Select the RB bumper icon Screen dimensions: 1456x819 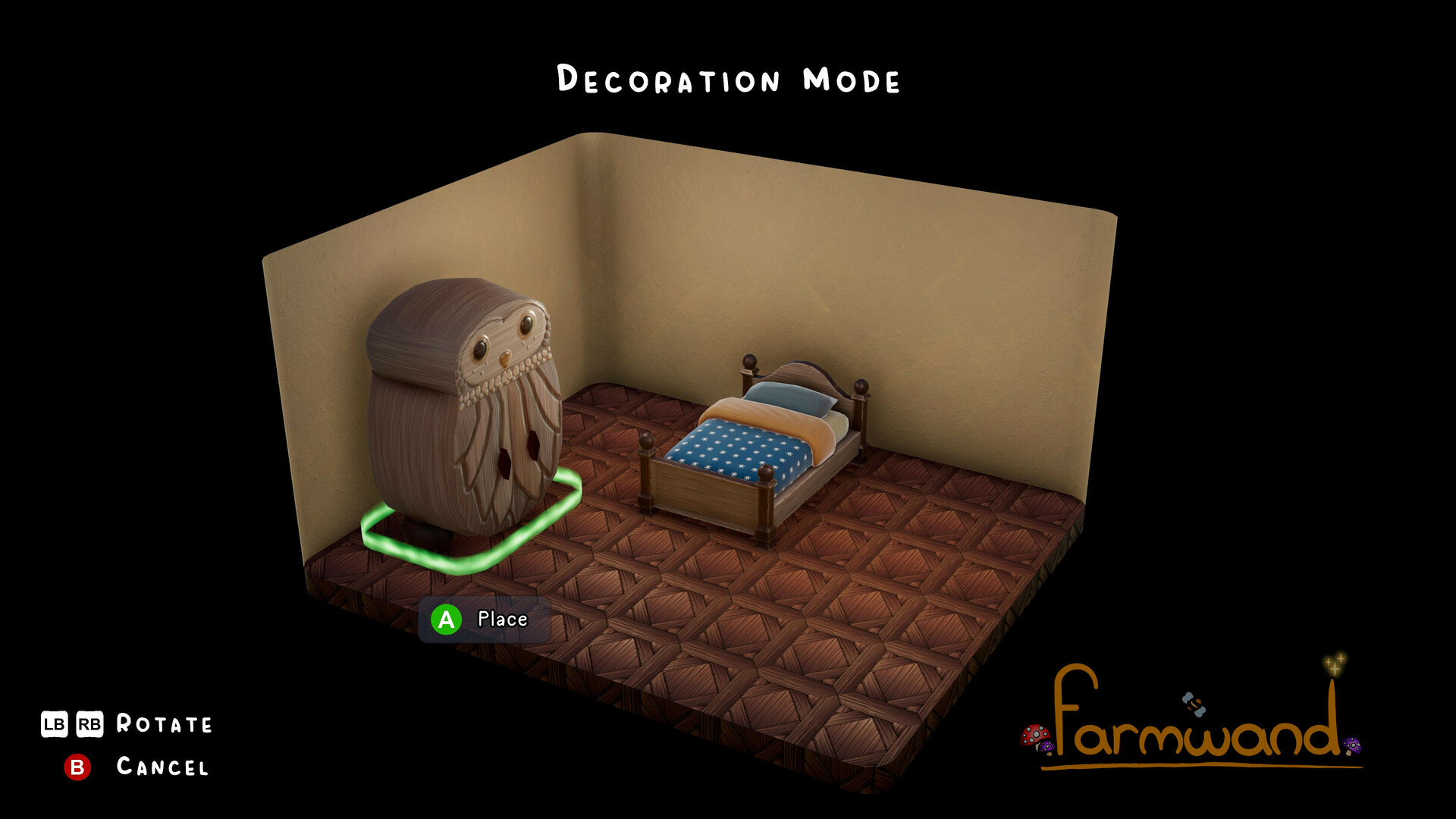pos(89,724)
